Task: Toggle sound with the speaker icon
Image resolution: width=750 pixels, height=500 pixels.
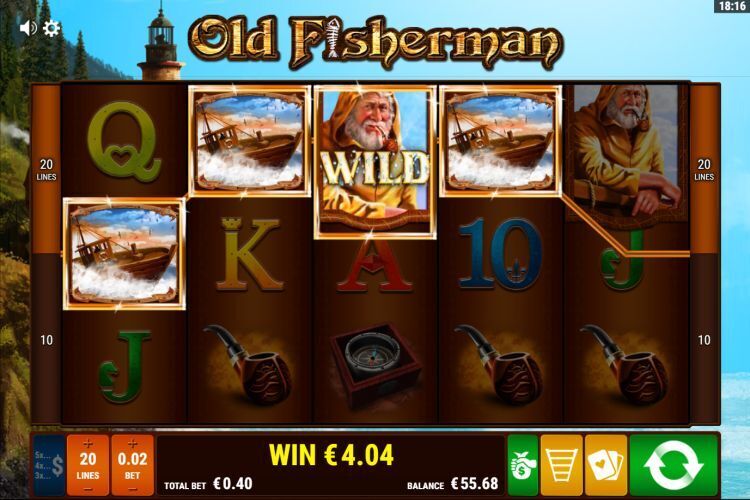Action: click(x=27, y=28)
